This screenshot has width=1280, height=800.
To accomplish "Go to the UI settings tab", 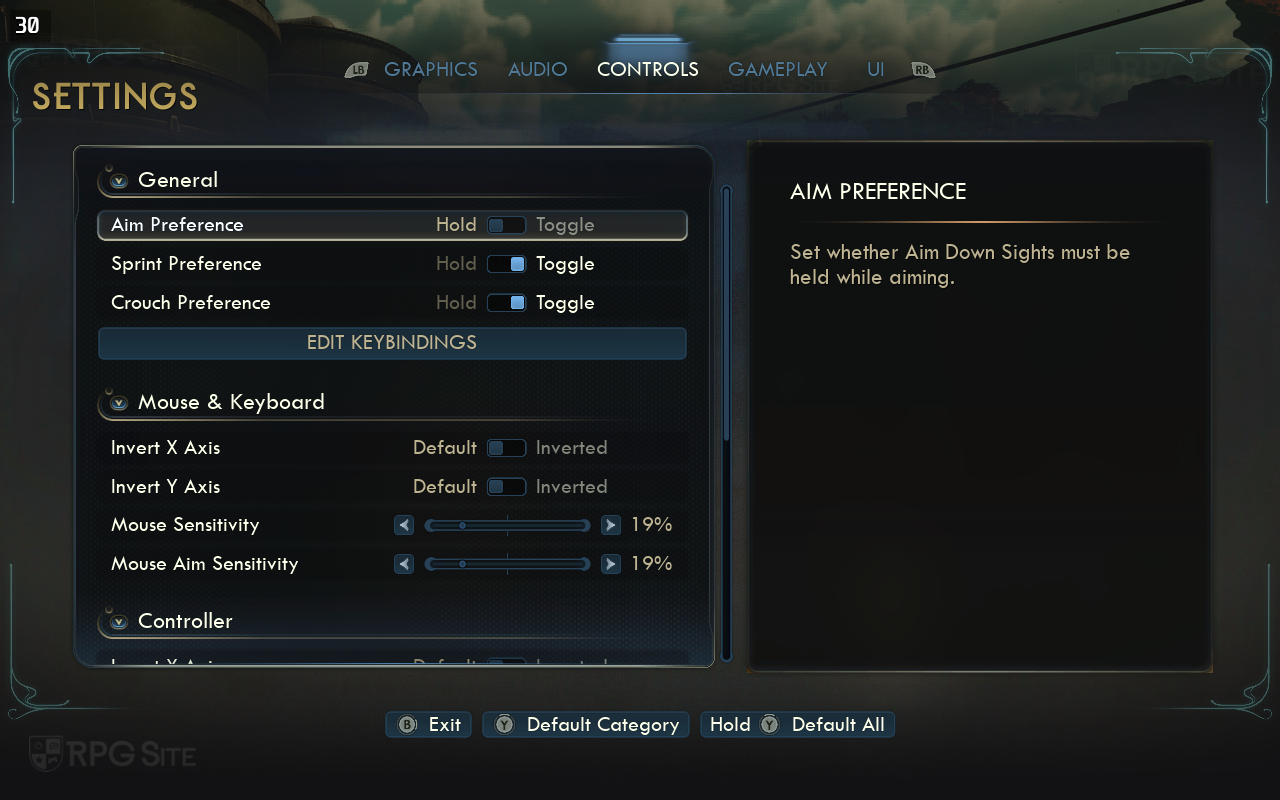I will [875, 70].
